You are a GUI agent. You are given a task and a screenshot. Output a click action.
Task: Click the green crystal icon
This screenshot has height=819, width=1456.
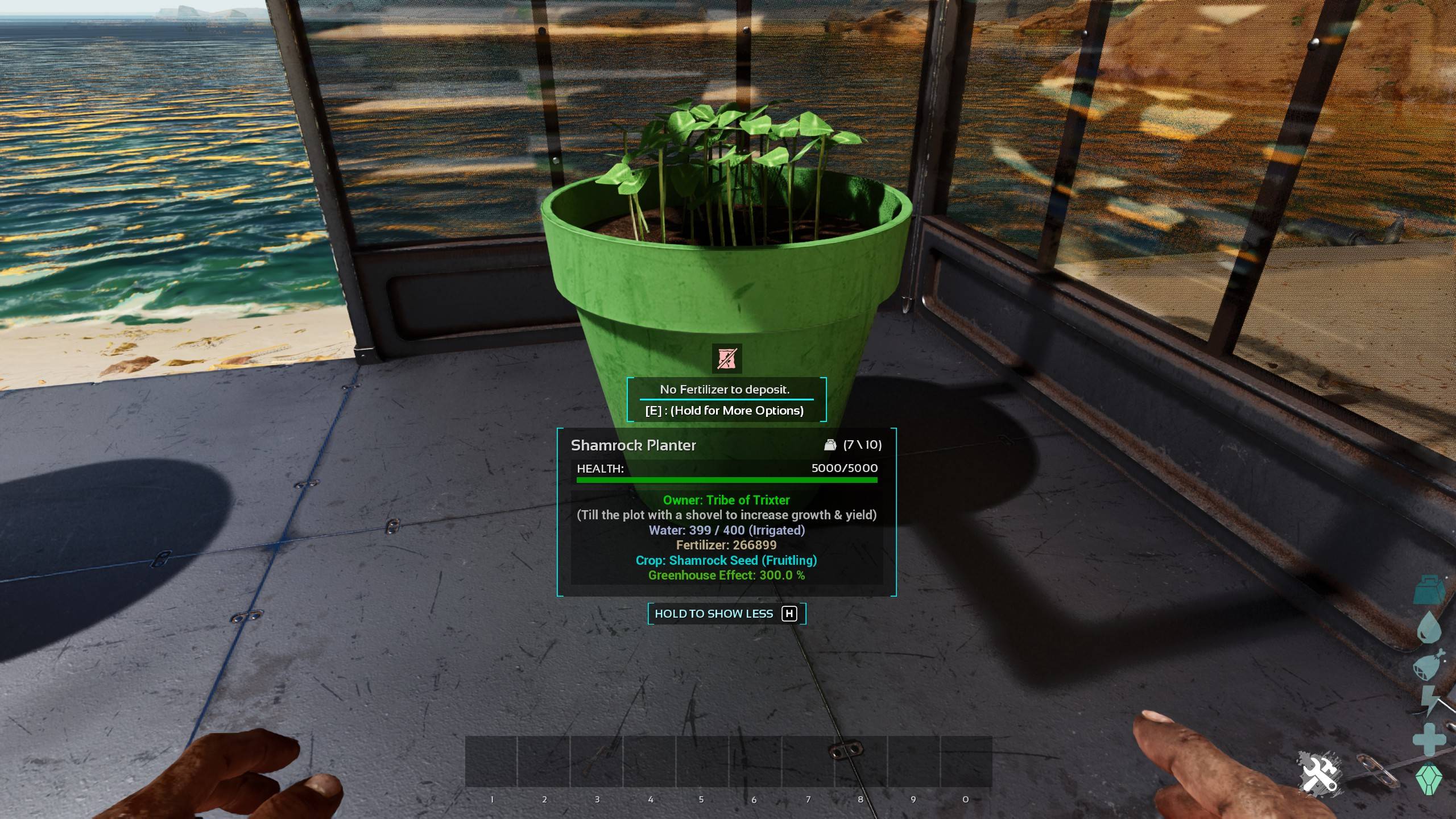click(1430, 779)
